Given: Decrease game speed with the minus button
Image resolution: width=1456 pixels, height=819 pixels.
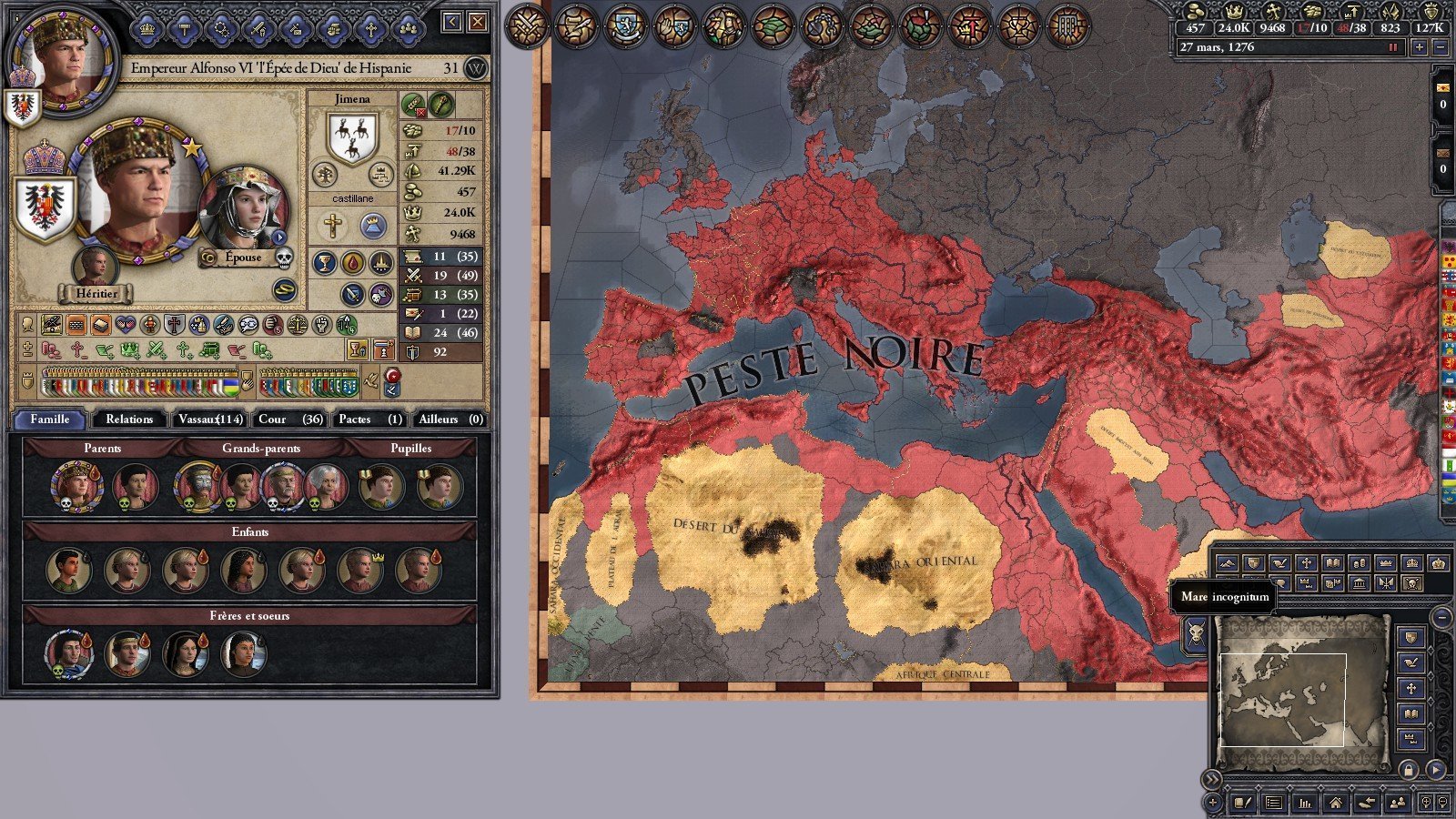Looking at the screenshot, I should [1440, 47].
